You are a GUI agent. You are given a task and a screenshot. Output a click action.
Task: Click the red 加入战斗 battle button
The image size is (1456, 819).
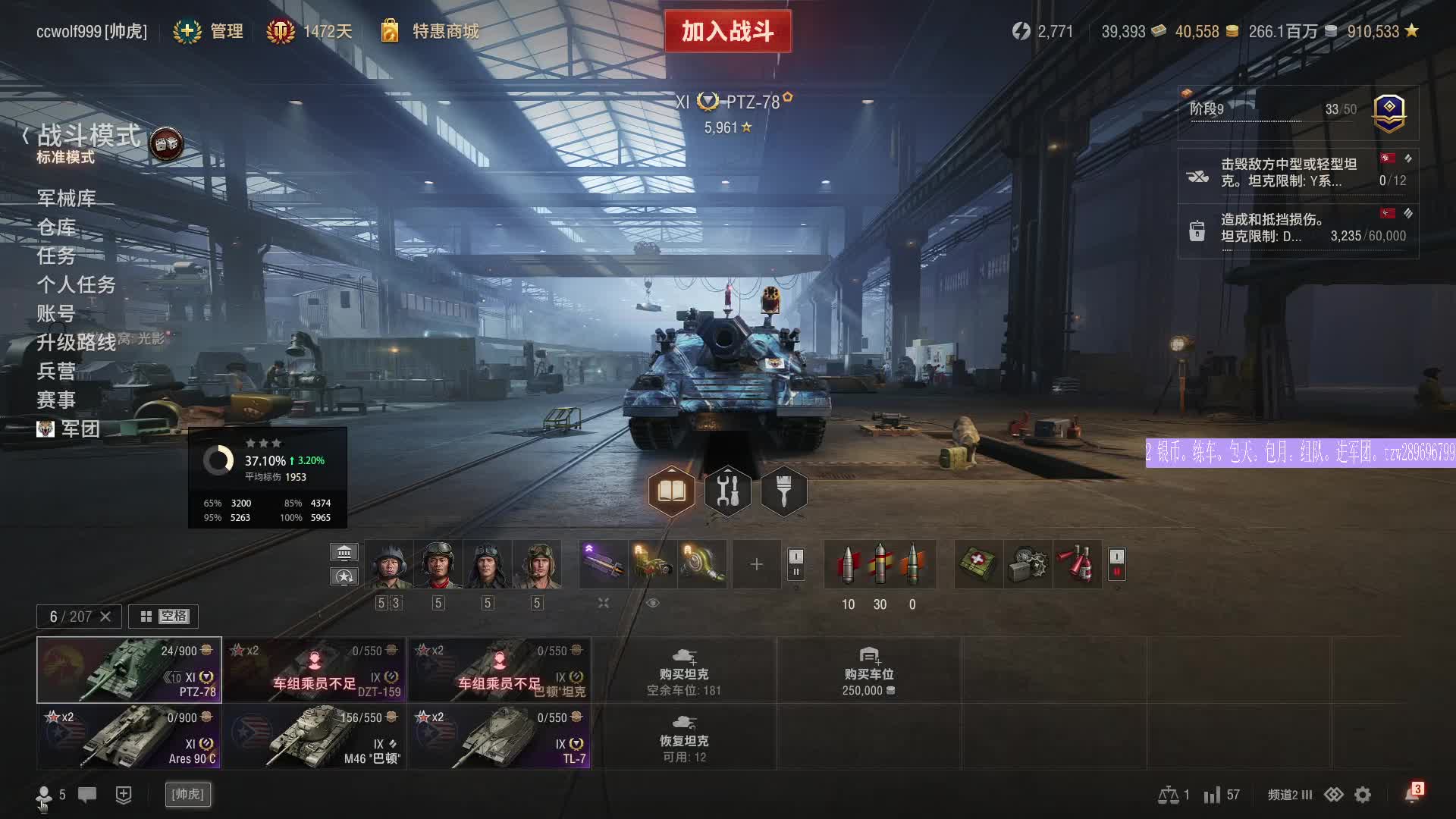(x=727, y=31)
